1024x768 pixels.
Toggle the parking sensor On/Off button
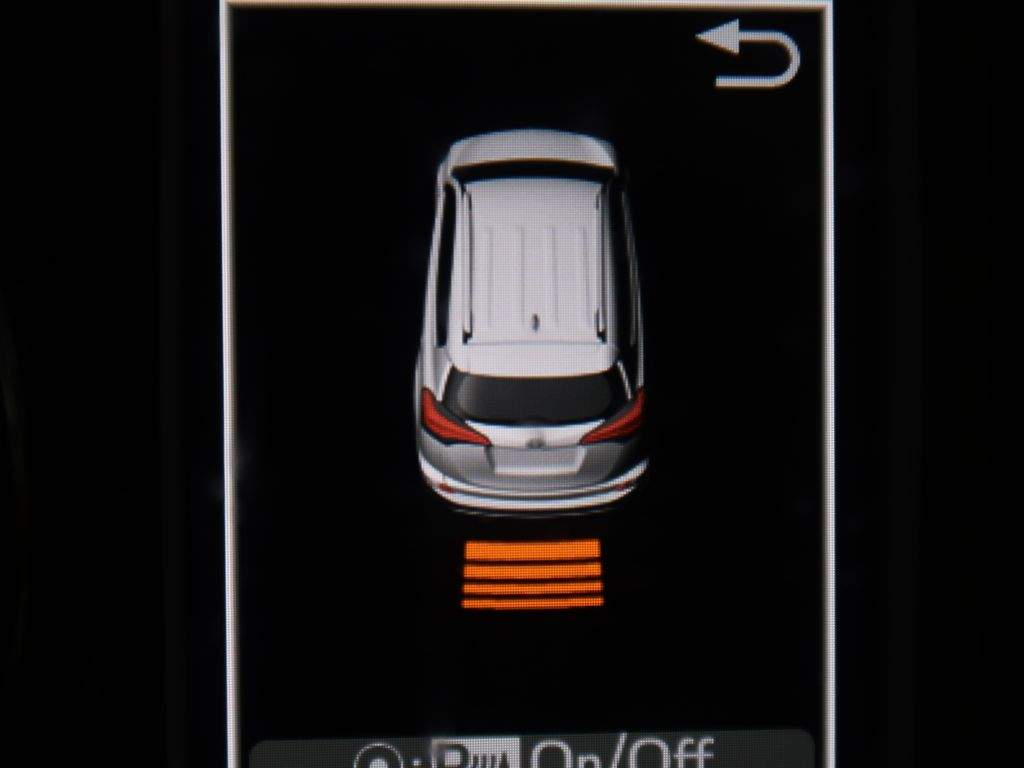pyautogui.click(x=532, y=750)
